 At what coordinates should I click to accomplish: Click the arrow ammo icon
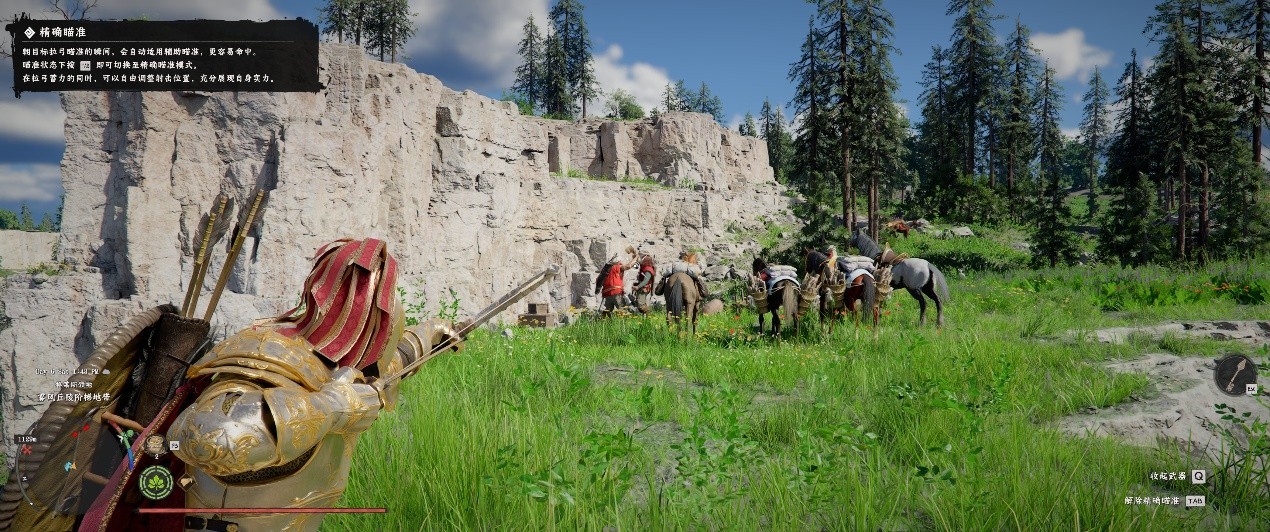(1236, 374)
